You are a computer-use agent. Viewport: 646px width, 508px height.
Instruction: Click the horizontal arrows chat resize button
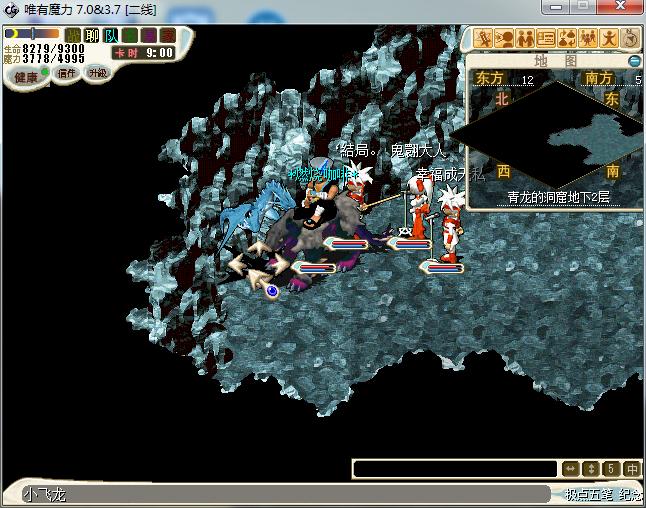[x=570, y=468]
